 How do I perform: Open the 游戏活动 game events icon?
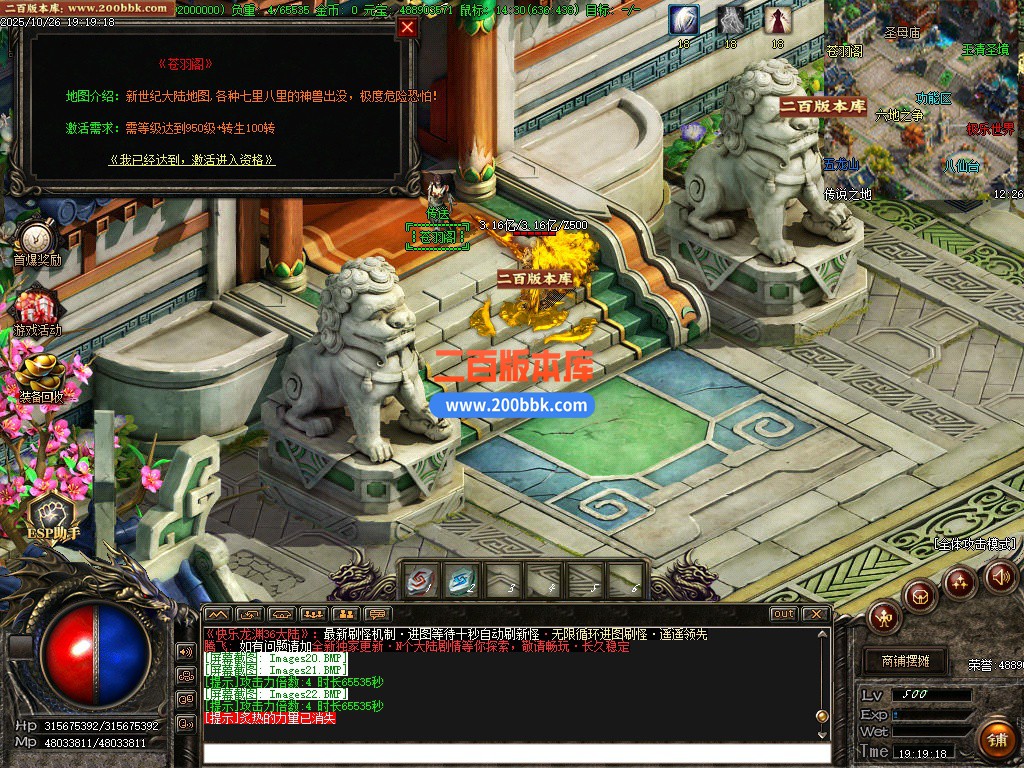click(37, 308)
